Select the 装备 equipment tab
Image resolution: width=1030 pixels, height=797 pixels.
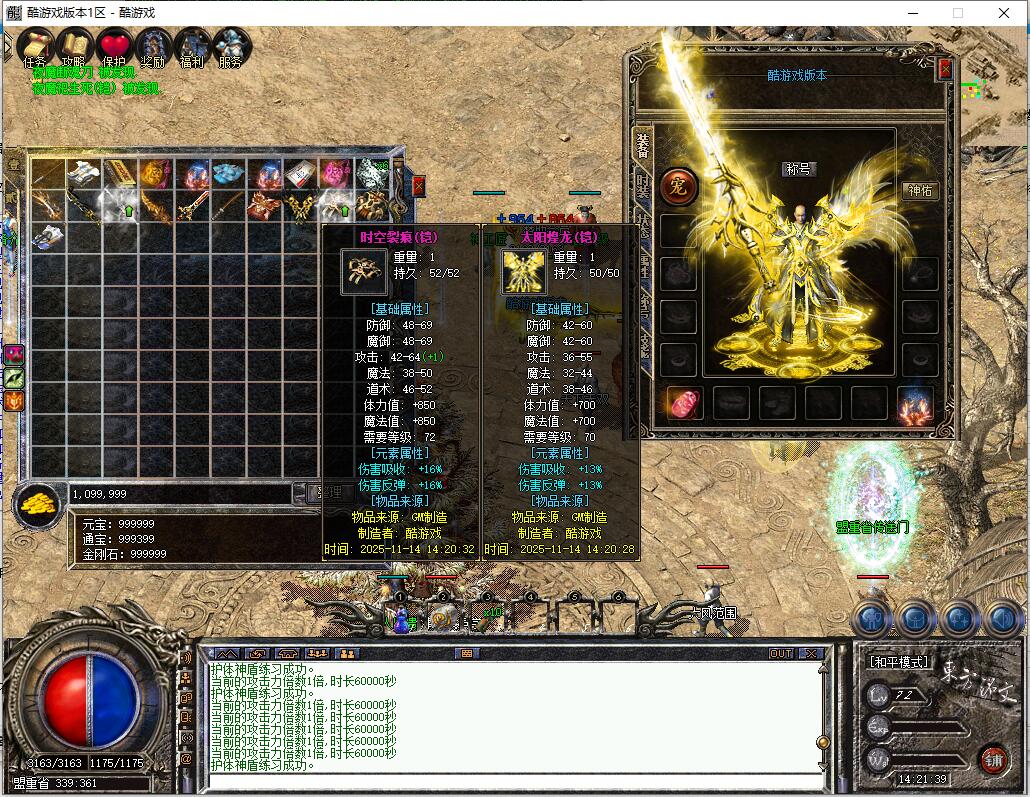click(643, 147)
